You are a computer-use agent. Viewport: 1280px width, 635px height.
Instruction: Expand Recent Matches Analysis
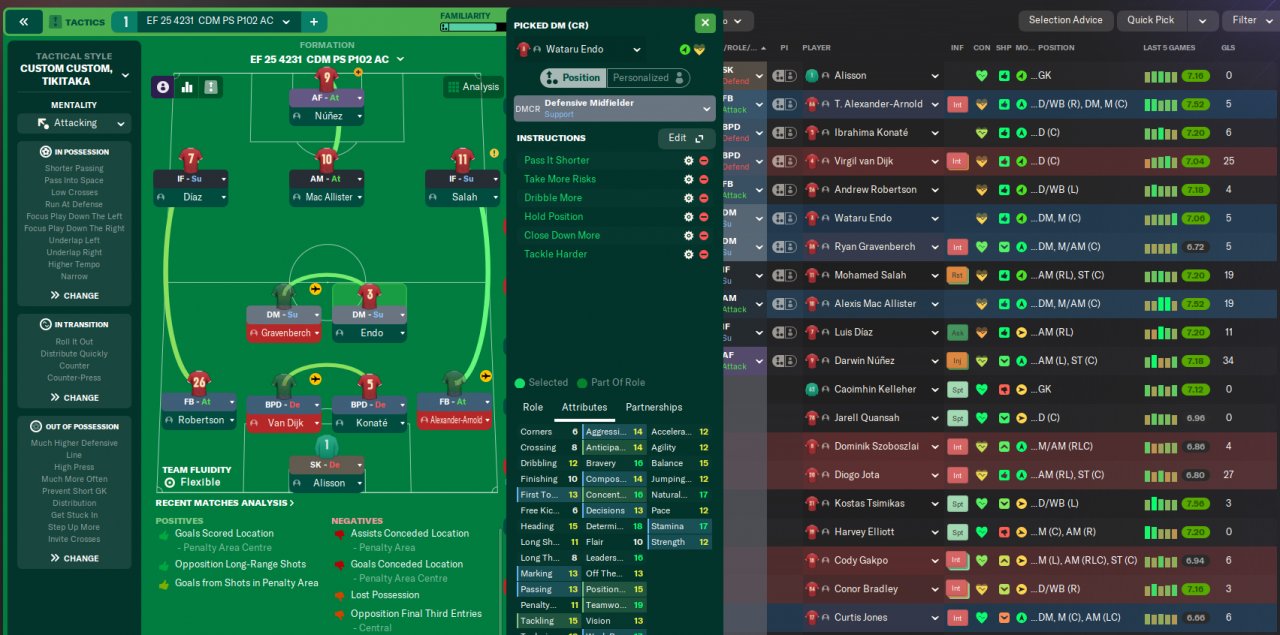pos(225,503)
